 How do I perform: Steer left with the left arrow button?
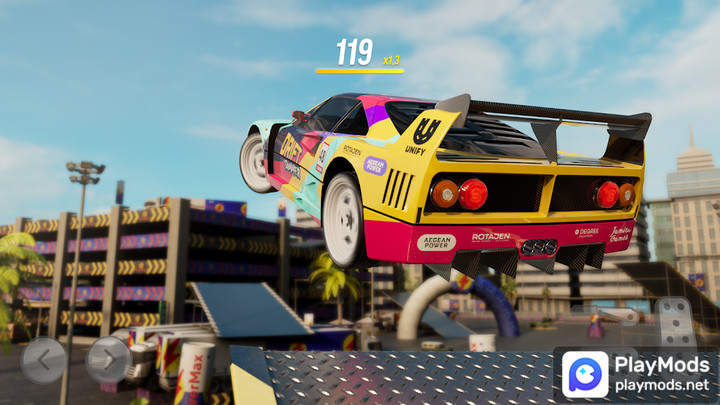[x=43, y=360]
